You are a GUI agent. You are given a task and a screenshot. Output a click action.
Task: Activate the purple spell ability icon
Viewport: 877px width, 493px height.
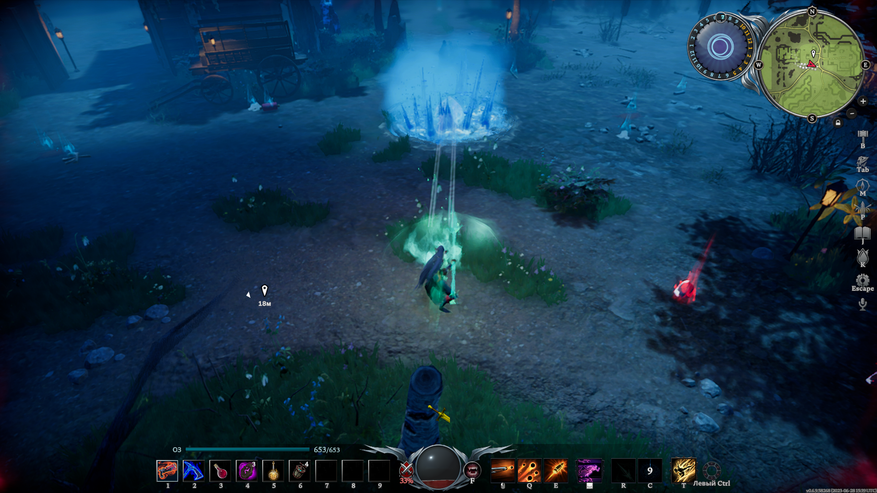[590, 469]
